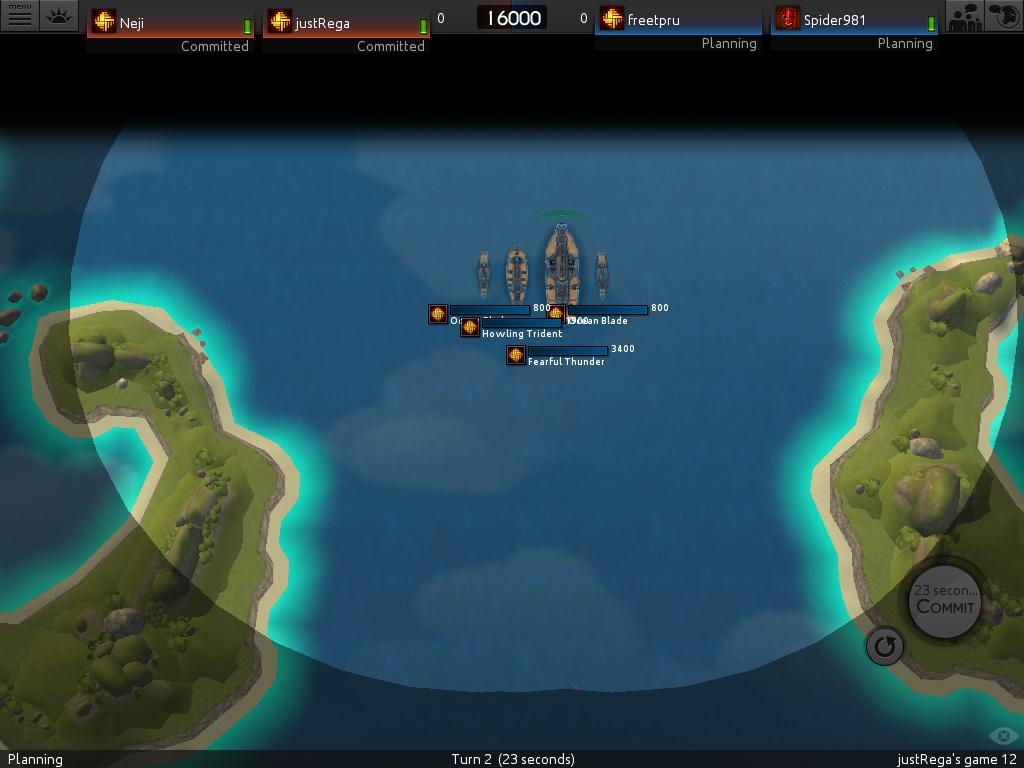Open the chat speech-bubbles icon
The image size is (1024, 768).
click(1004, 16)
